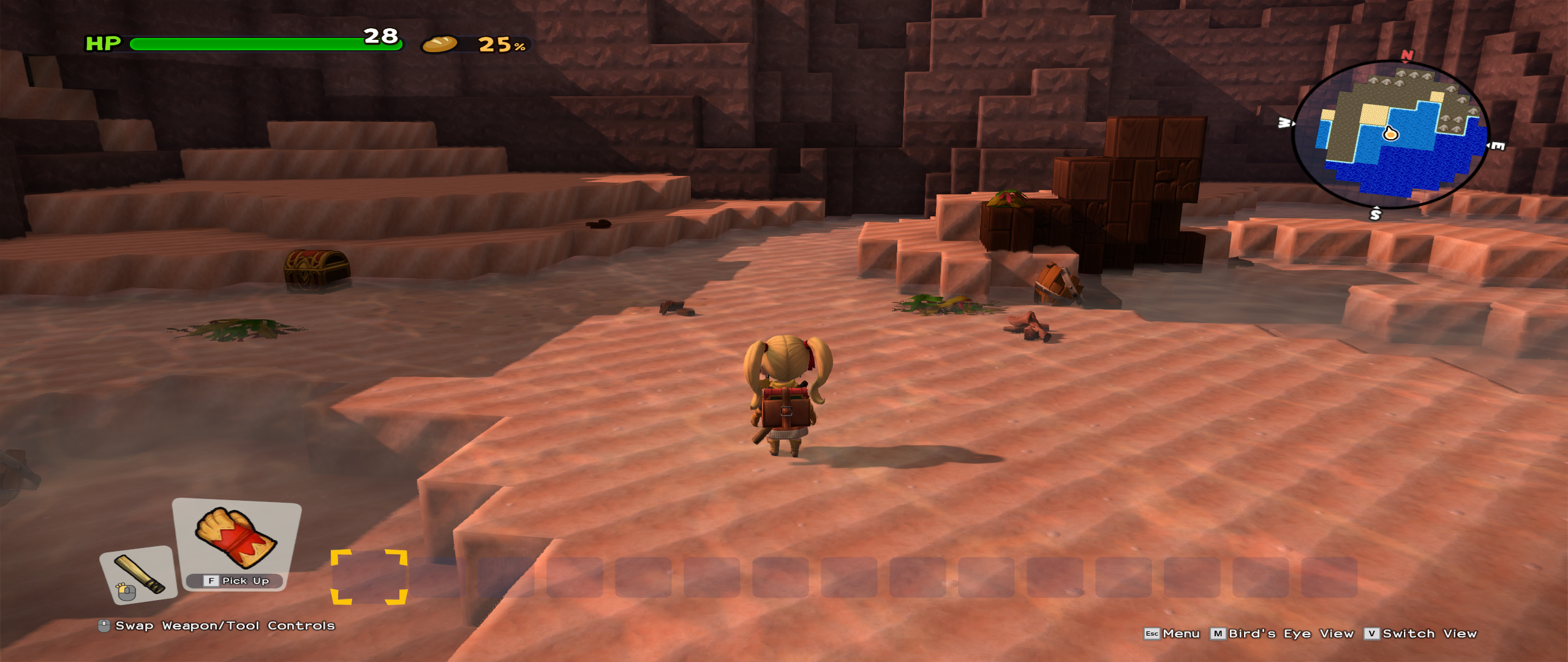Toggle Switch View camera option
This screenshot has height=662, width=1568.
pos(1421,634)
